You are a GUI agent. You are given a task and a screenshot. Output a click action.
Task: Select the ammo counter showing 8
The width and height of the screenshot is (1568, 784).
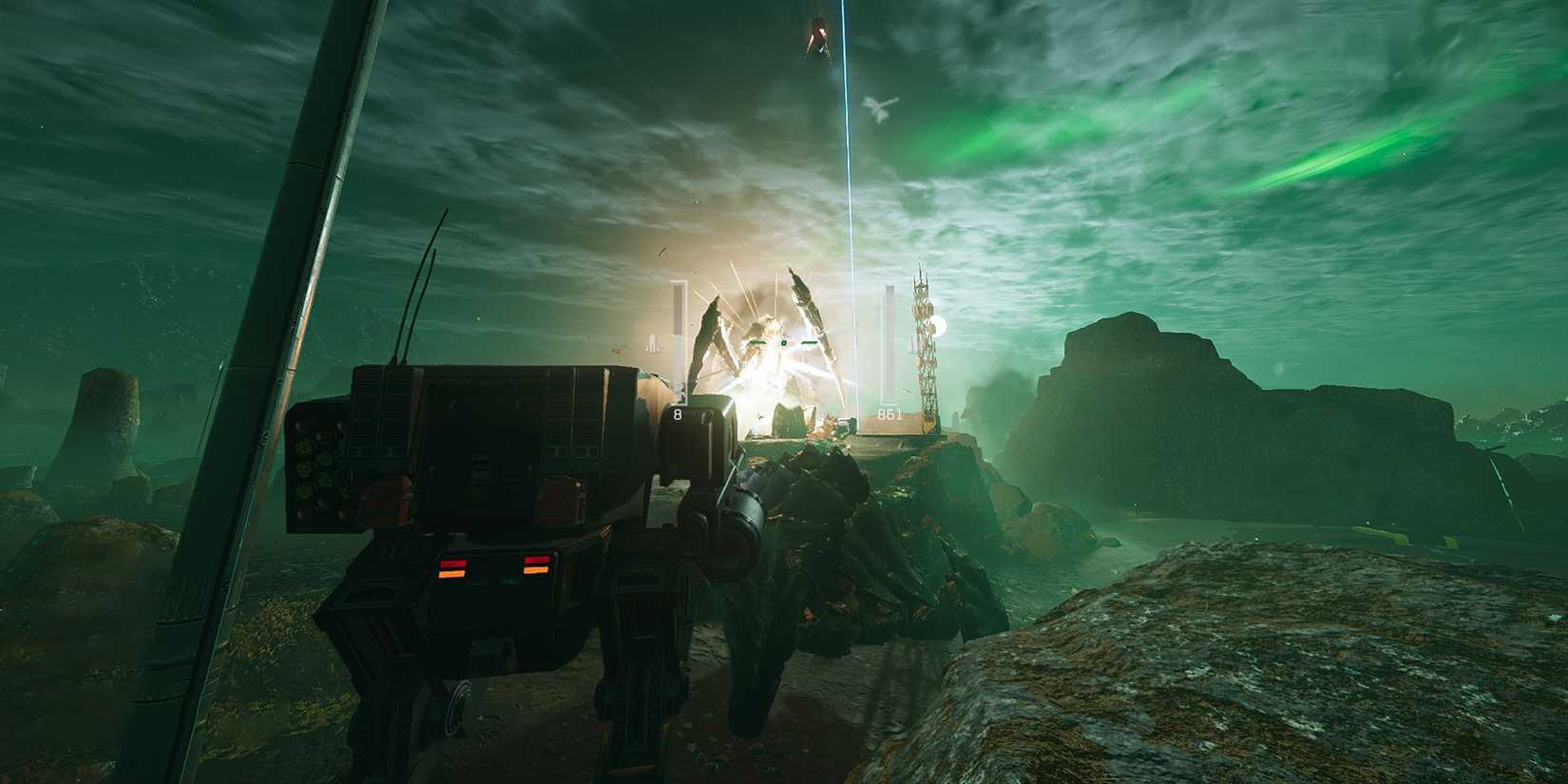677,413
